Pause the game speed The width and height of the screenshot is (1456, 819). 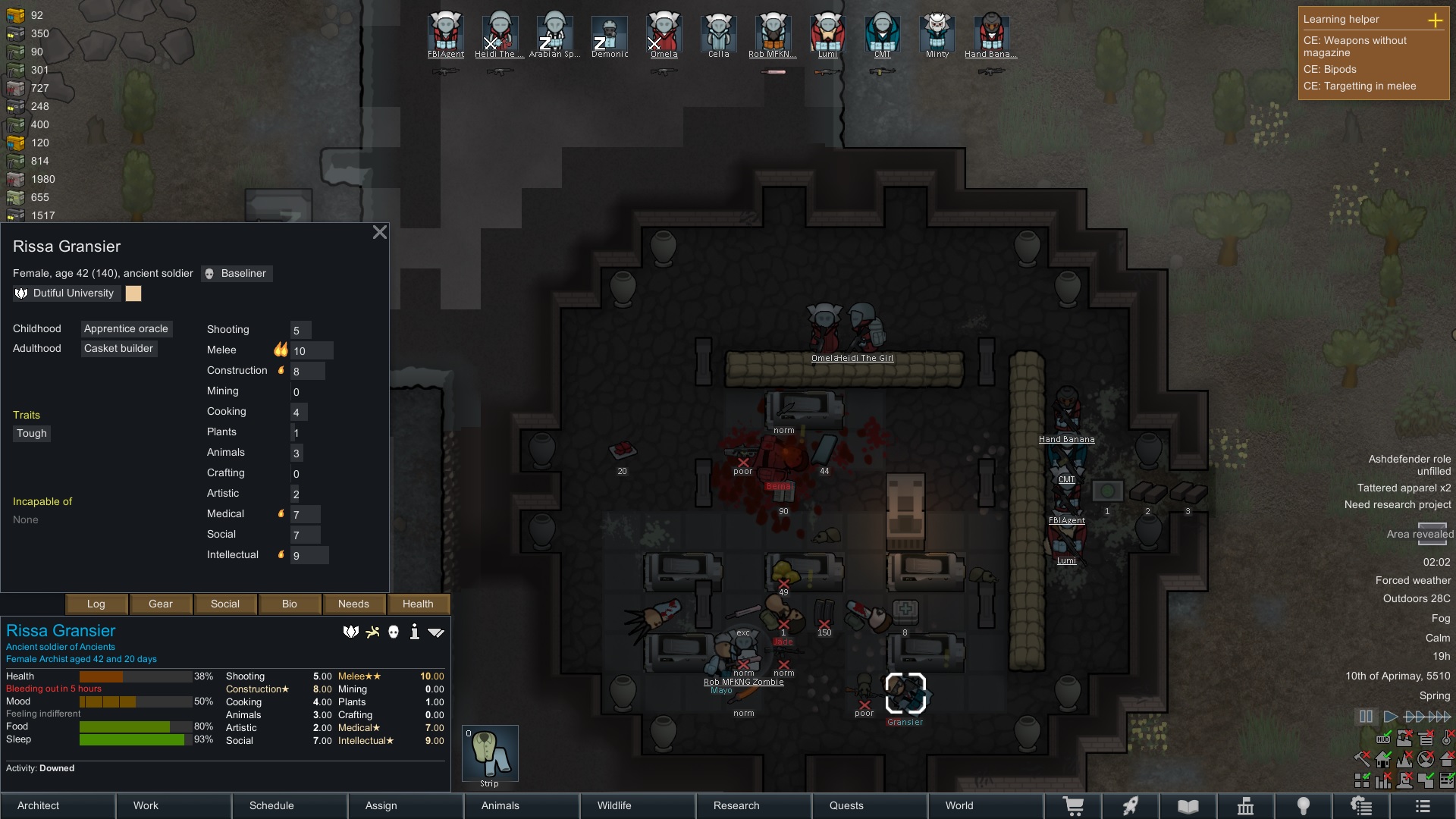(x=1366, y=717)
